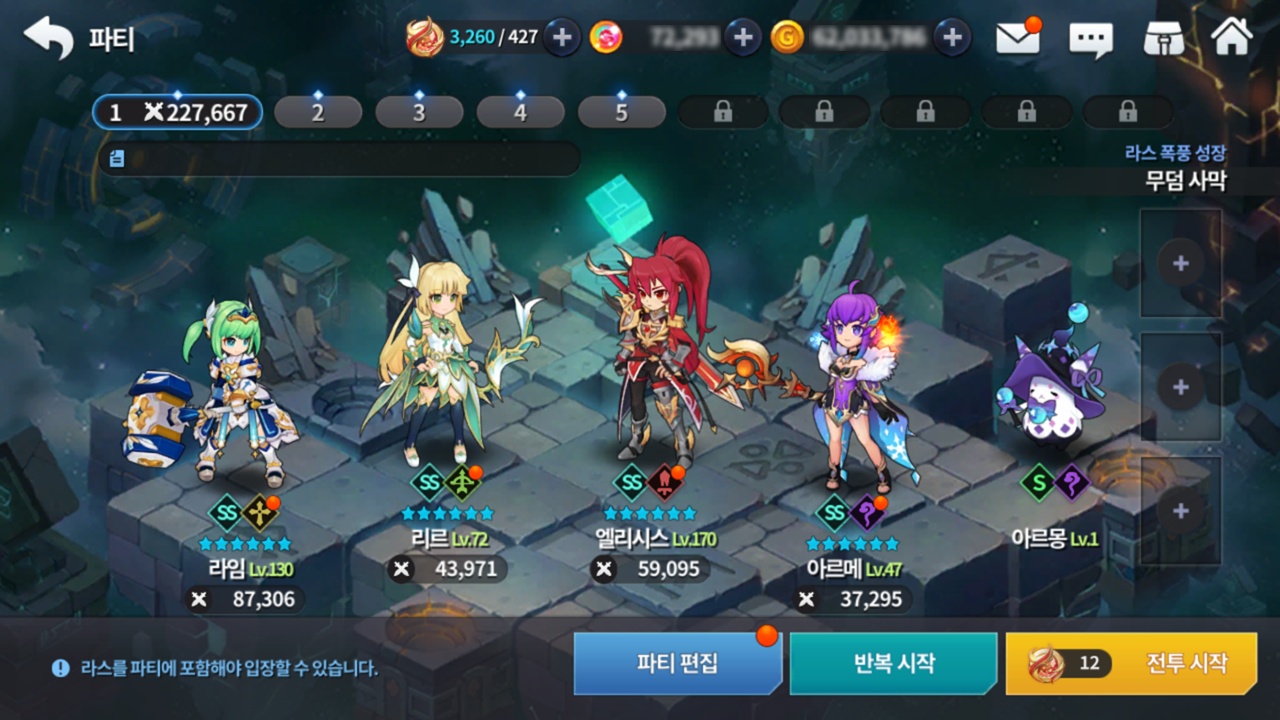Begin the fight with 전투 시작
Screen dimensions: 1280x720
(1131, 663)
